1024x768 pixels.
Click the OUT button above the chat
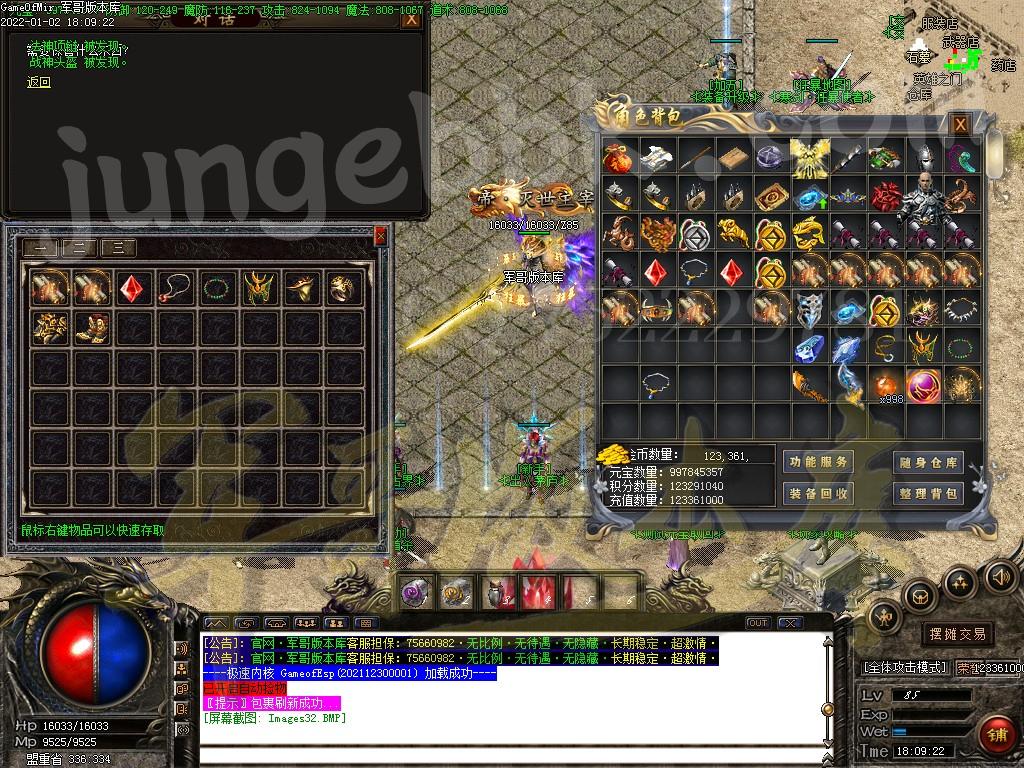pyautogui.click(x=758, y=623)
